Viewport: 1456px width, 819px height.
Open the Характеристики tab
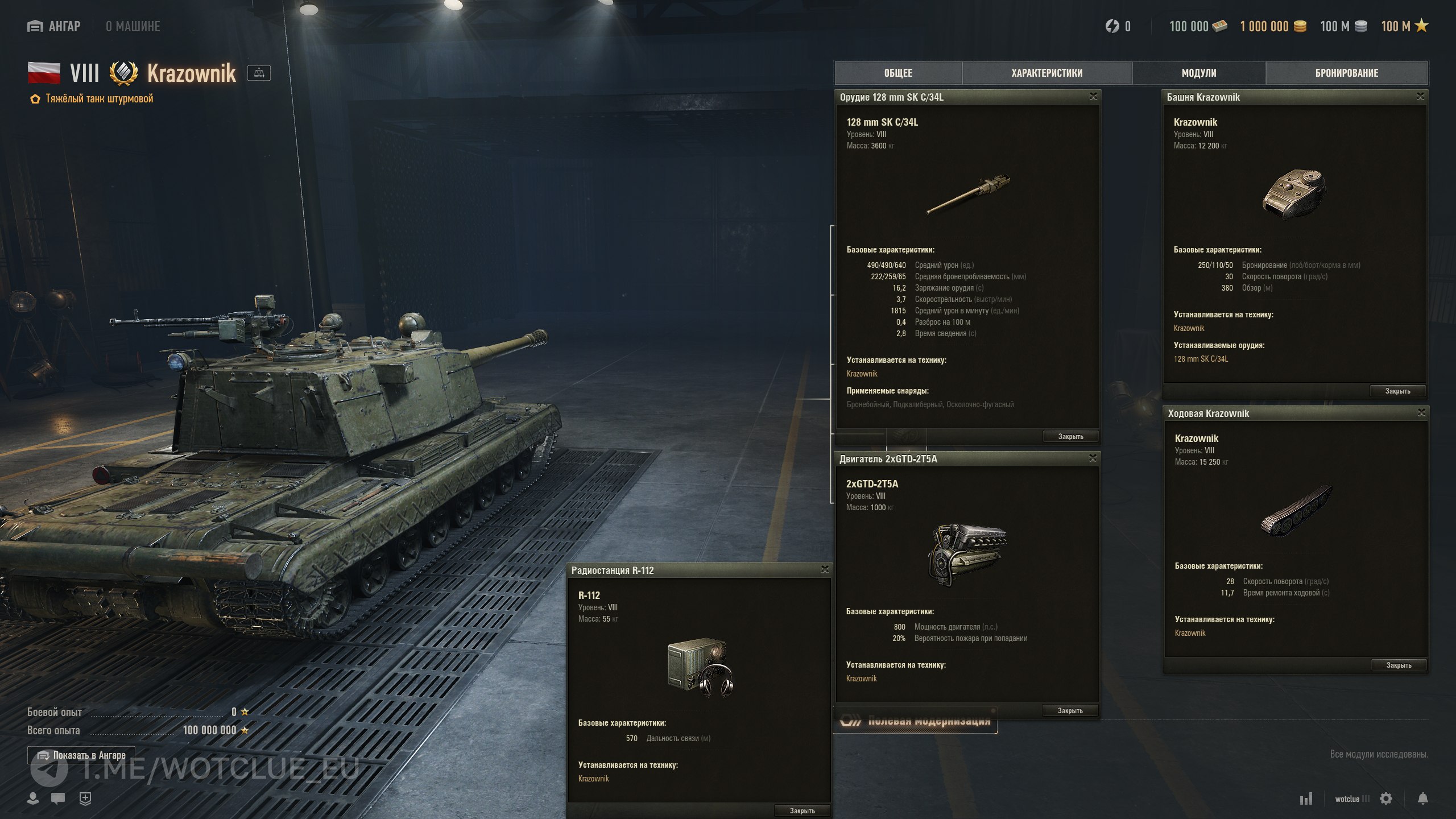[1046, 73]
